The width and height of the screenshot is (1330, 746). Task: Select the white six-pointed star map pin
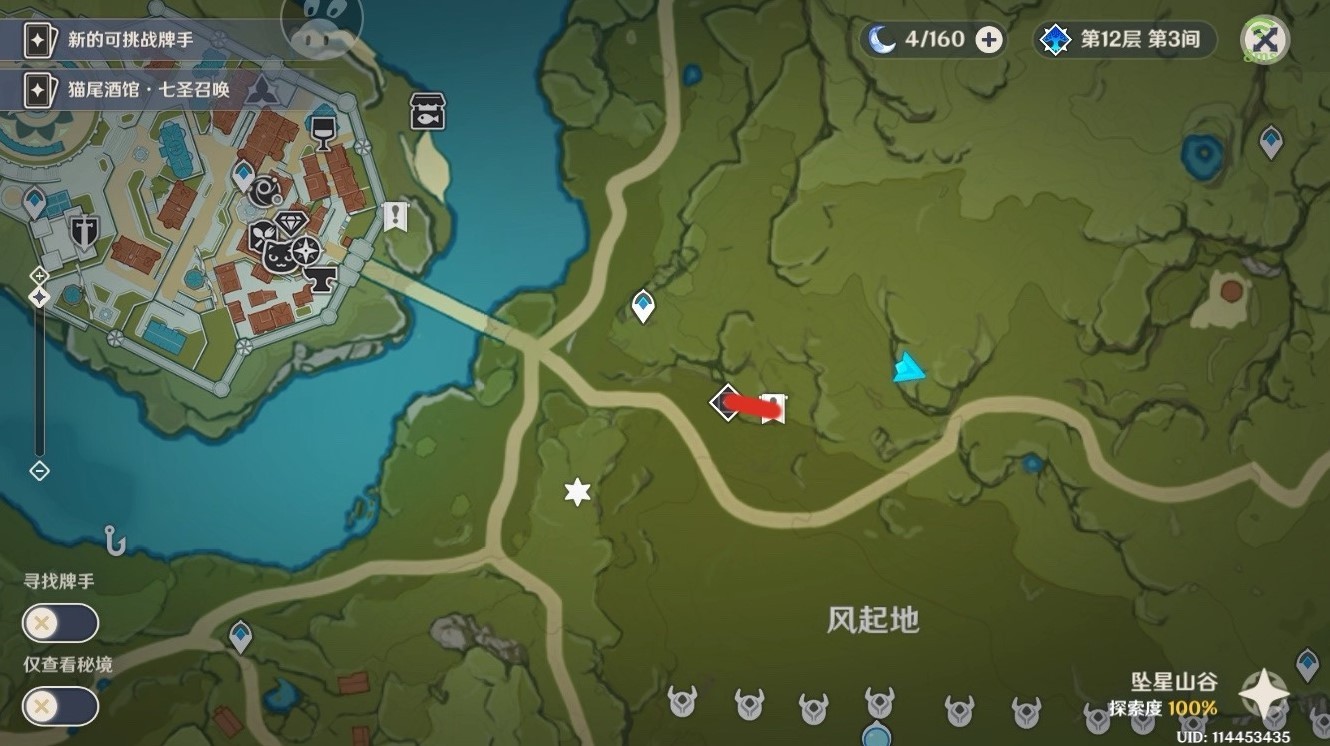point(577,492)
